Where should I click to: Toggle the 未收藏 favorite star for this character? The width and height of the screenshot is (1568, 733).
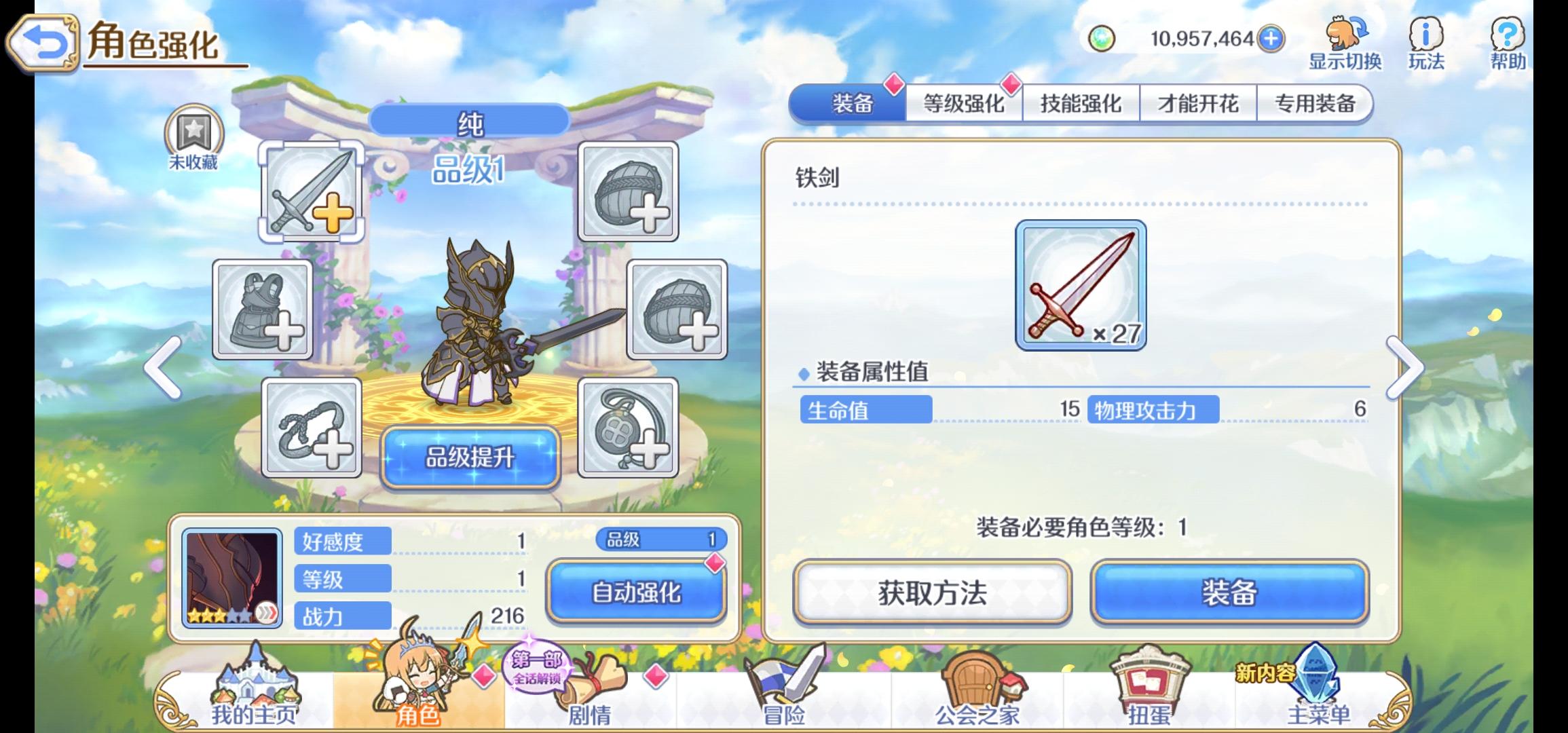click(193, 139)
